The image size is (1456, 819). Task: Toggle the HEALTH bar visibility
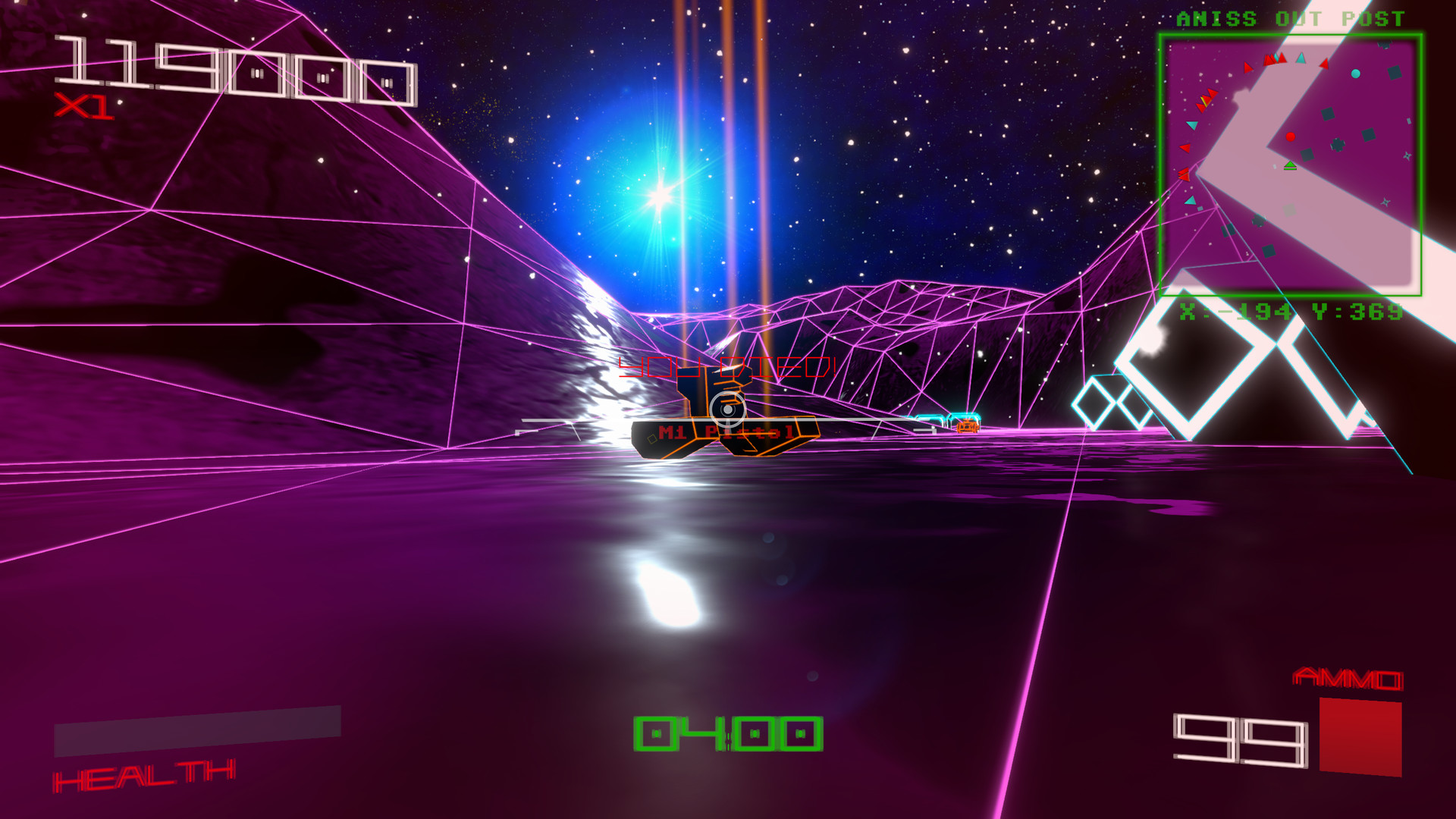tap(144, 776)
